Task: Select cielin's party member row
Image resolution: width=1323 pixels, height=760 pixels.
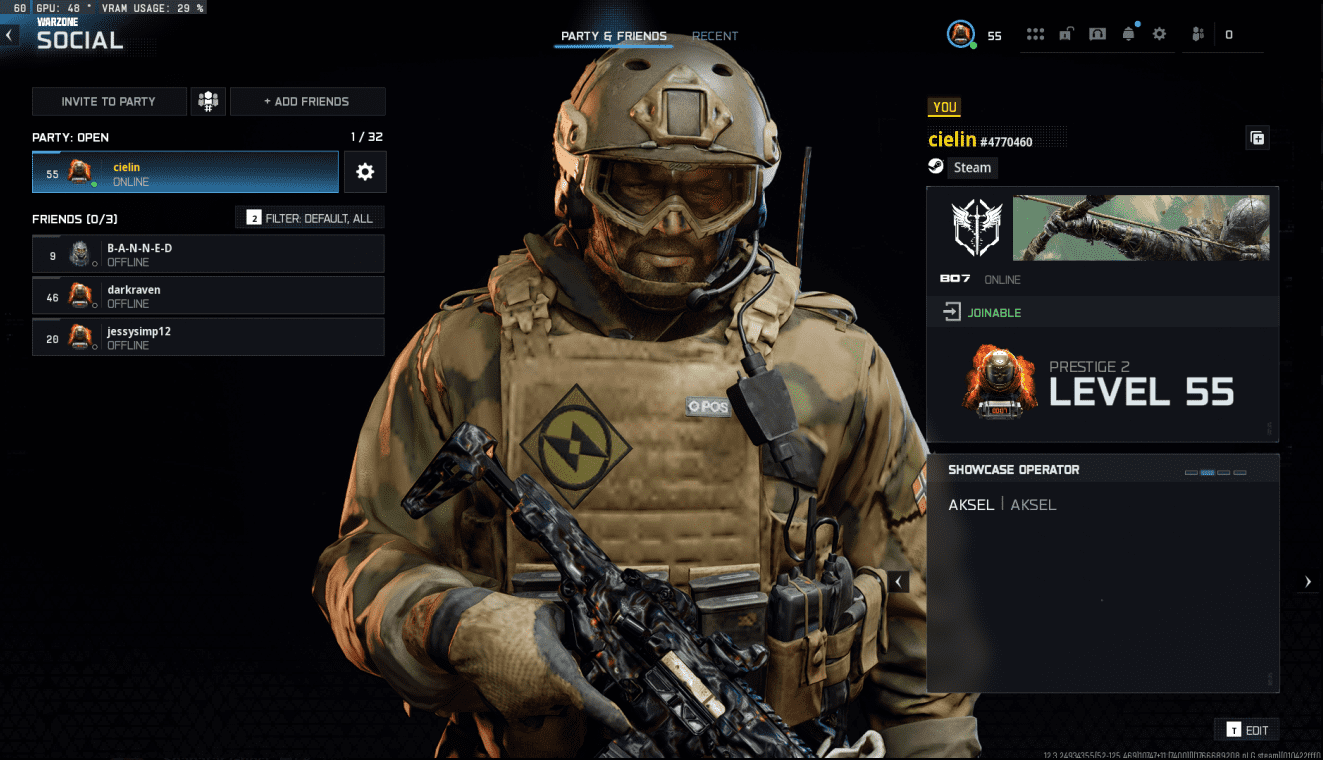Action: pos(186,172)
